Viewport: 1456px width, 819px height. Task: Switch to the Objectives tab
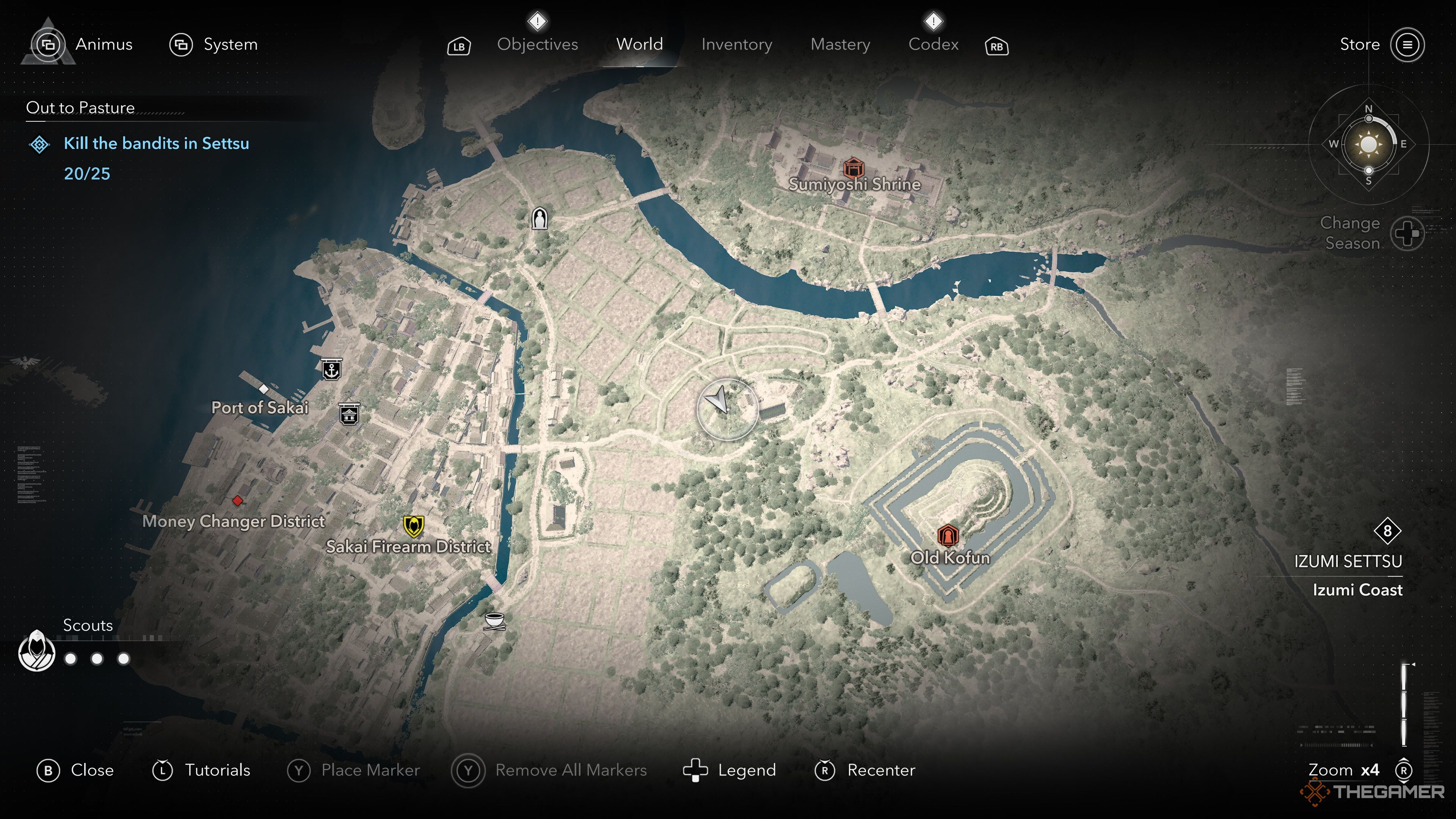537,44
